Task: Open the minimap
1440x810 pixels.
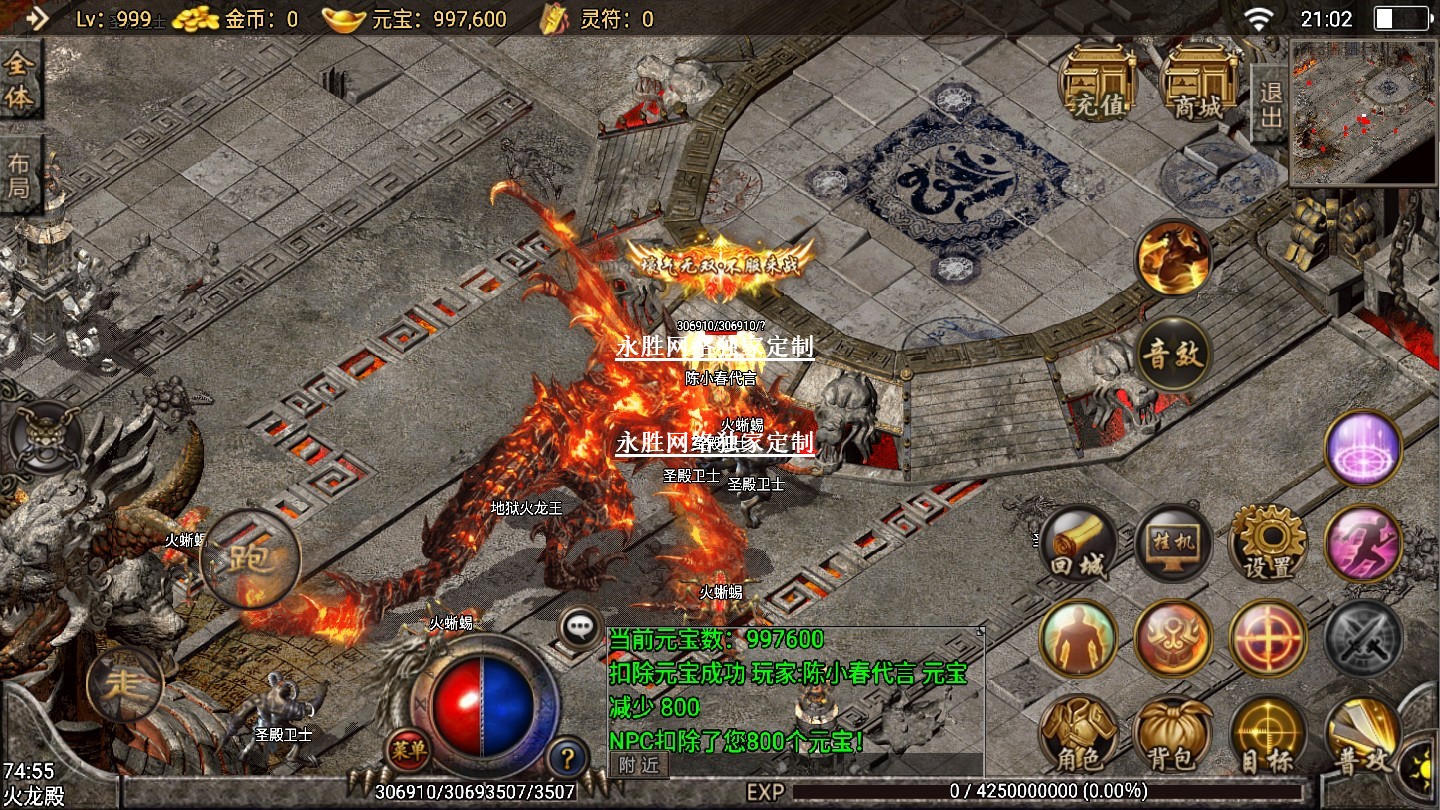Action: pos(1363,112)
